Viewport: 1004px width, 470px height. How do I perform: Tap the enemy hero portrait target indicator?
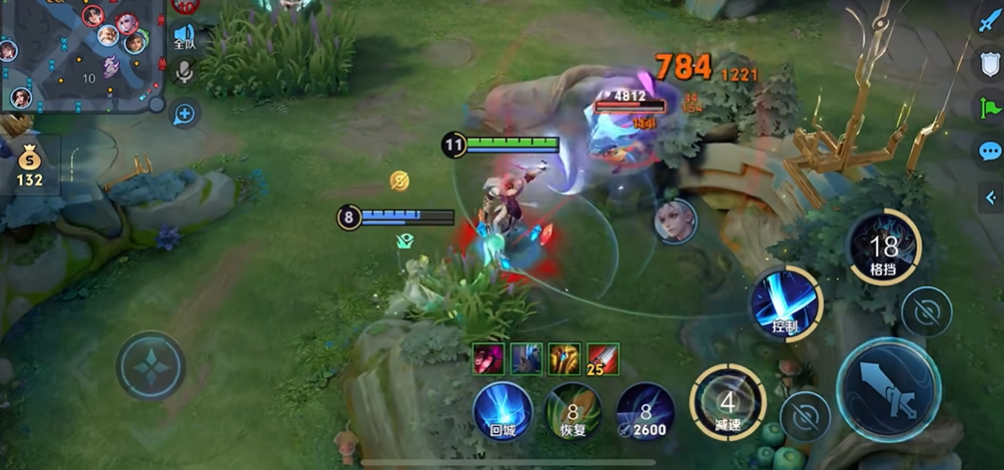[675, 220]
